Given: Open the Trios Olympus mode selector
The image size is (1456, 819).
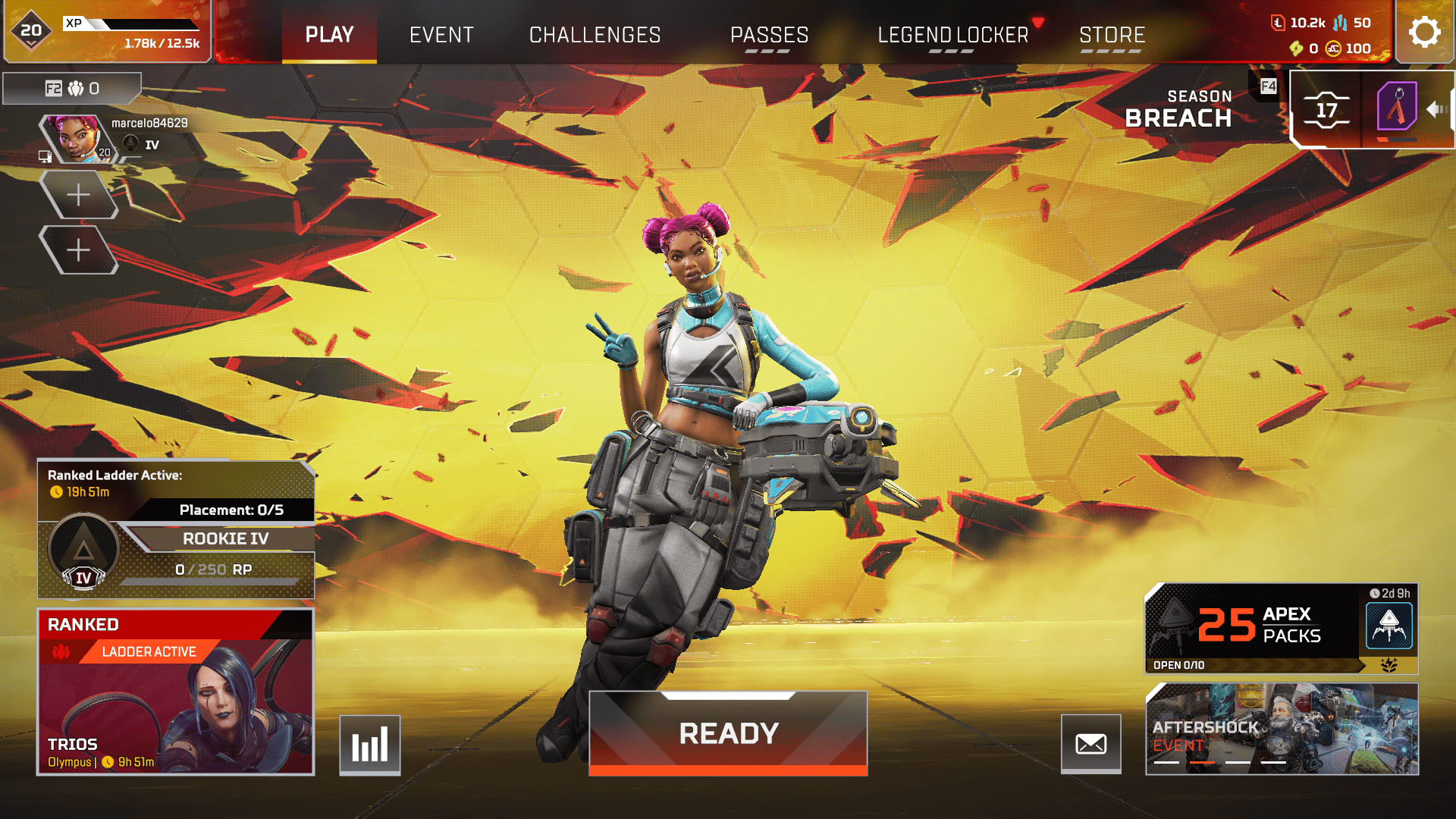Looking at the screenshot, I should click(175, 692).
